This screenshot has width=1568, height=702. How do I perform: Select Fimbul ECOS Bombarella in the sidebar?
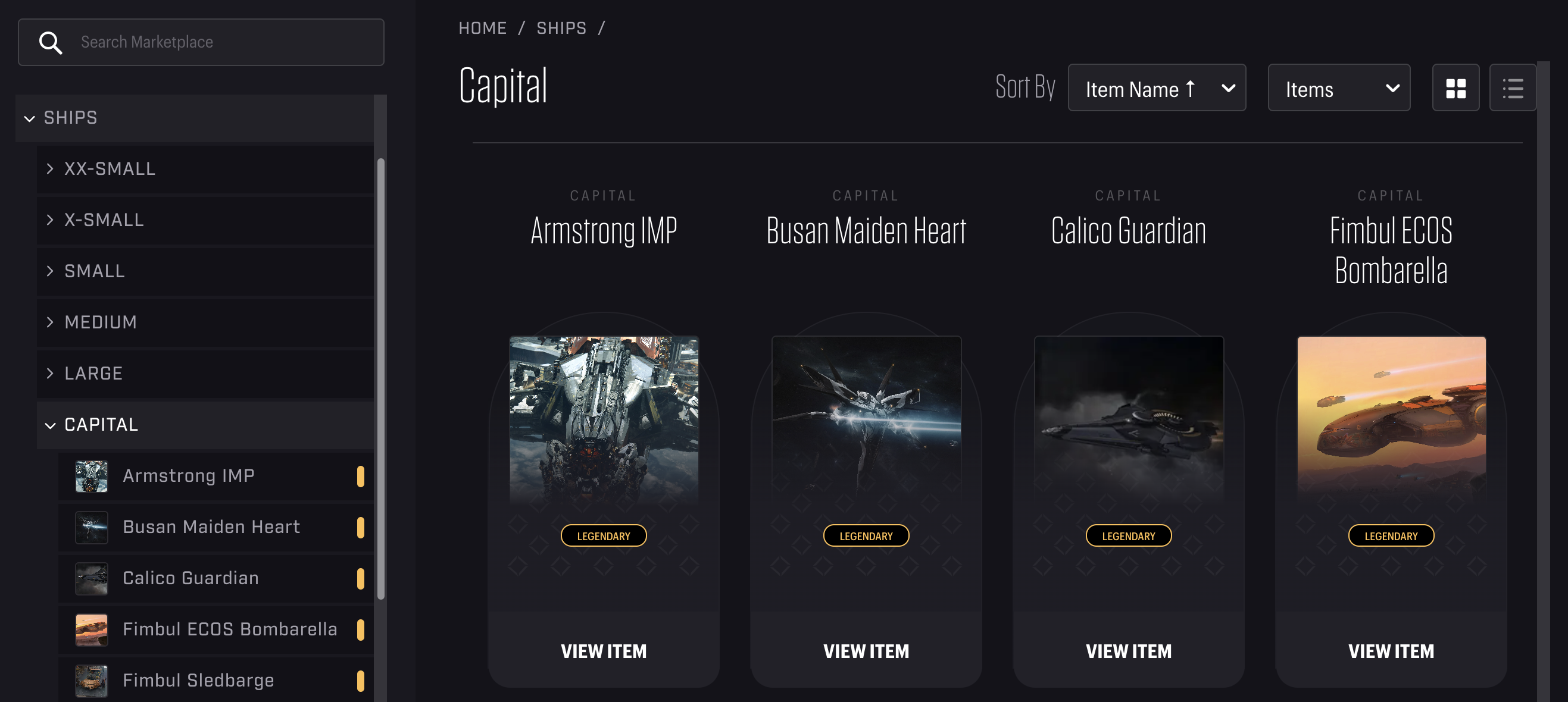tap(229, 628)
